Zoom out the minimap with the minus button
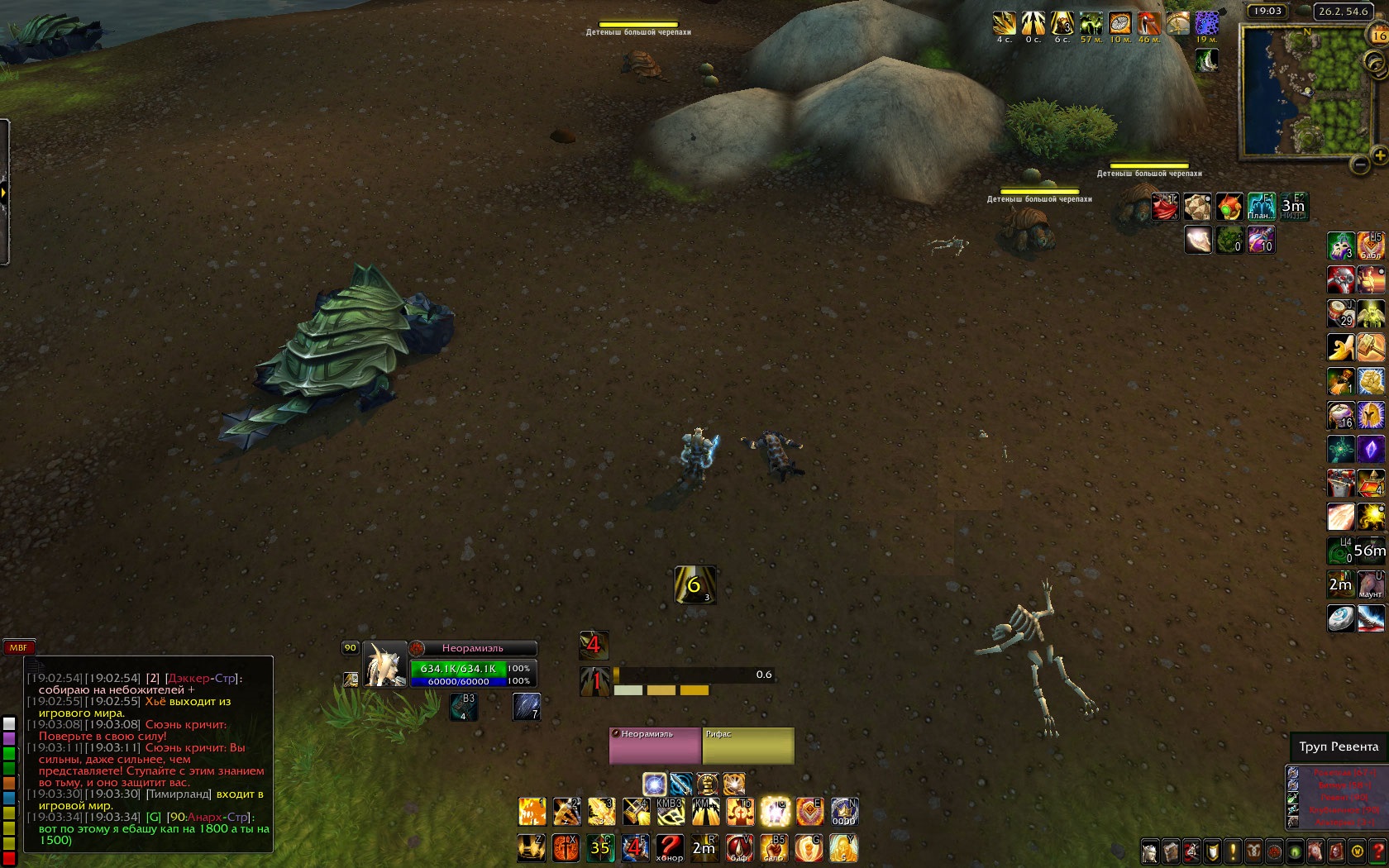This screenshot has height=868, width=1389. tap(1360, 165)
